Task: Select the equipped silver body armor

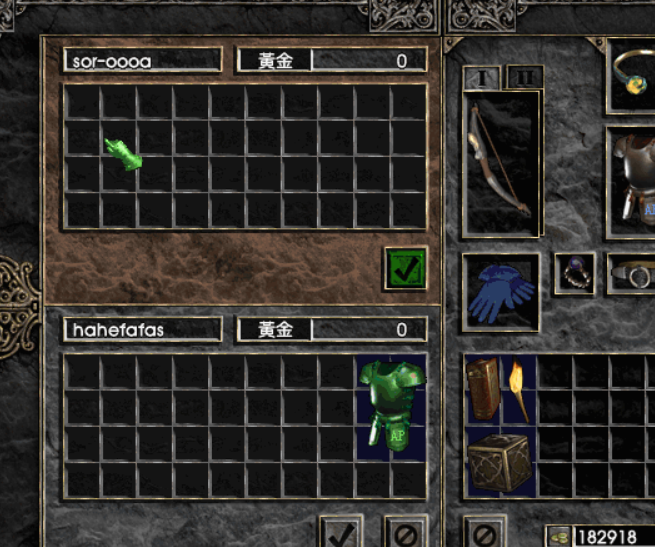Action: click(632, 173)
